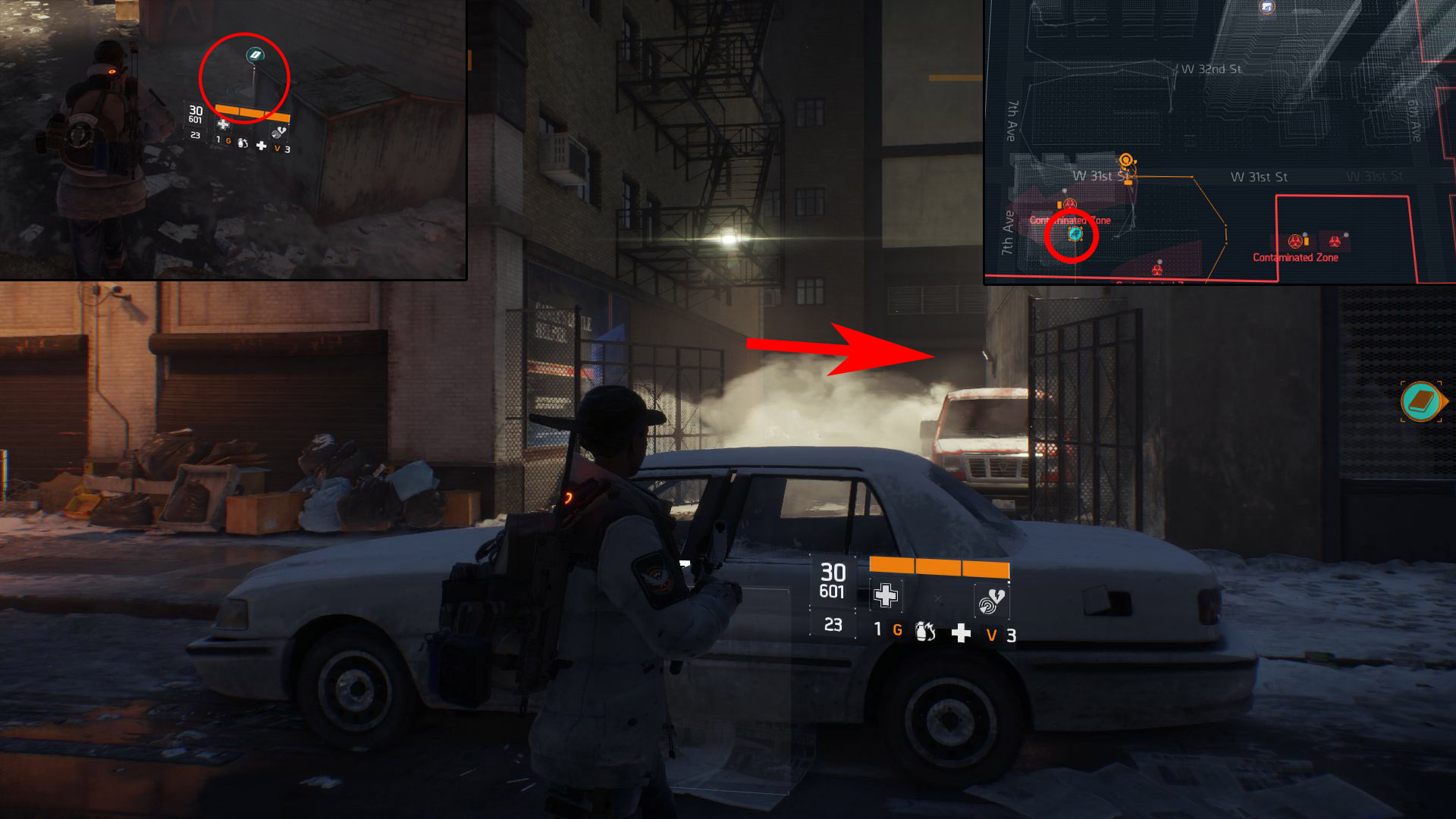
Task: Activate the First Aid cross skill in main HUD
Action: pyautogui.click(x=885, y=595)
